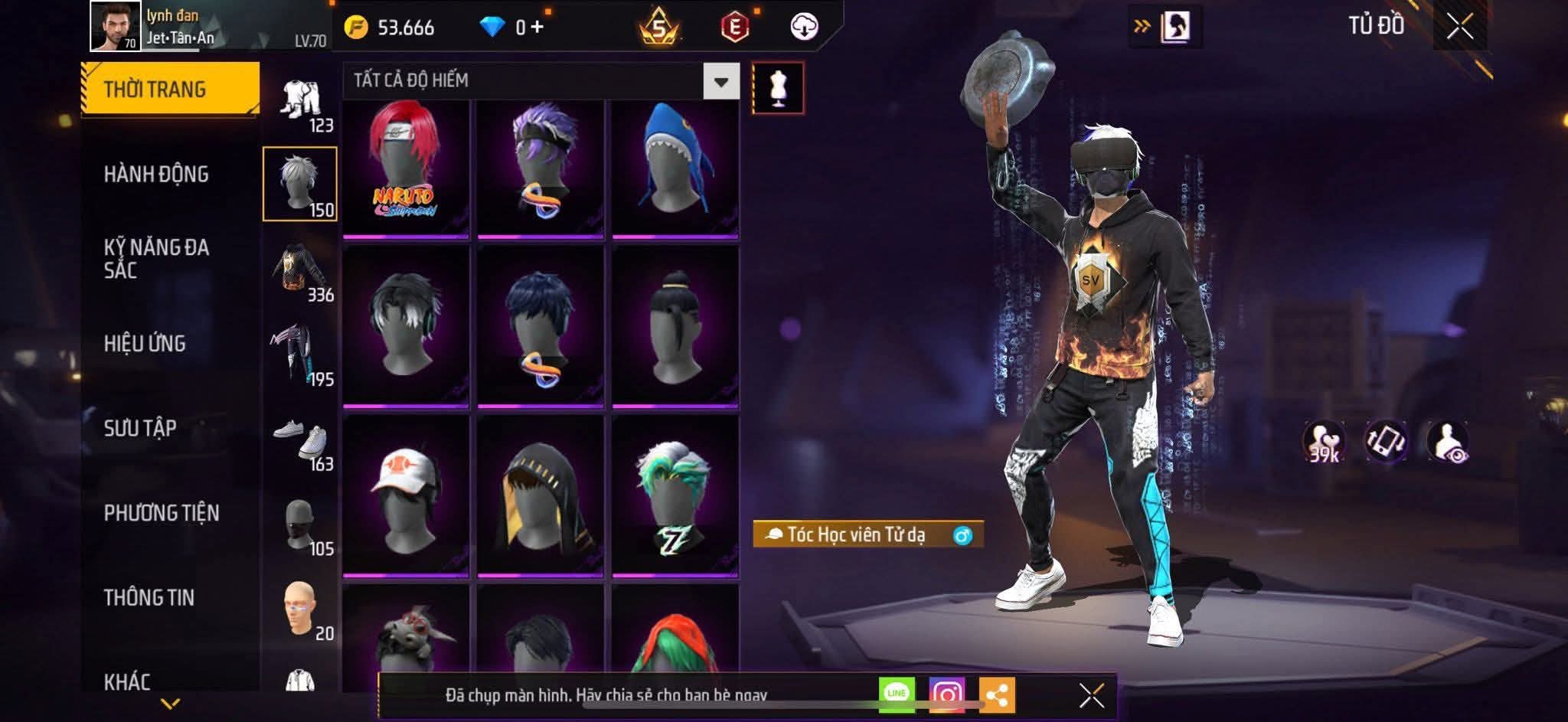Pick the white baseball cap item
This screenshot has width=1568, height=722.
(406, 495)
